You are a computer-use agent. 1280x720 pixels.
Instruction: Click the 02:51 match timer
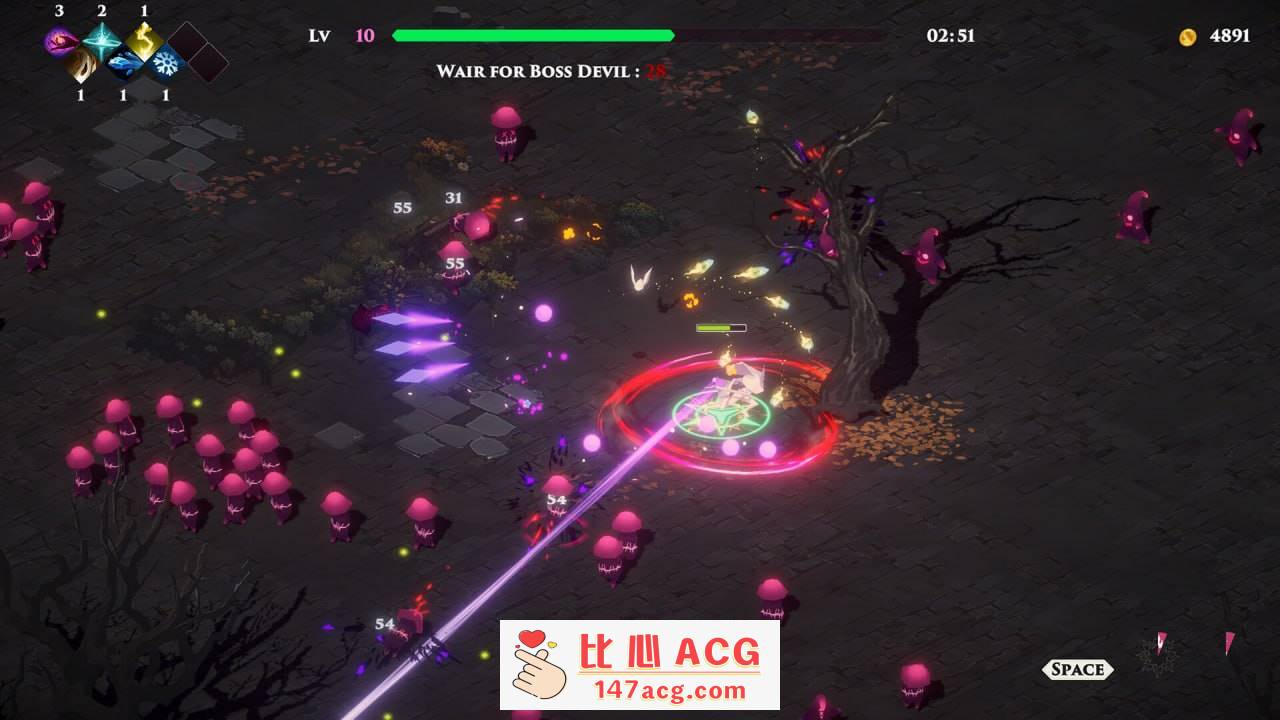pos(949,35)
